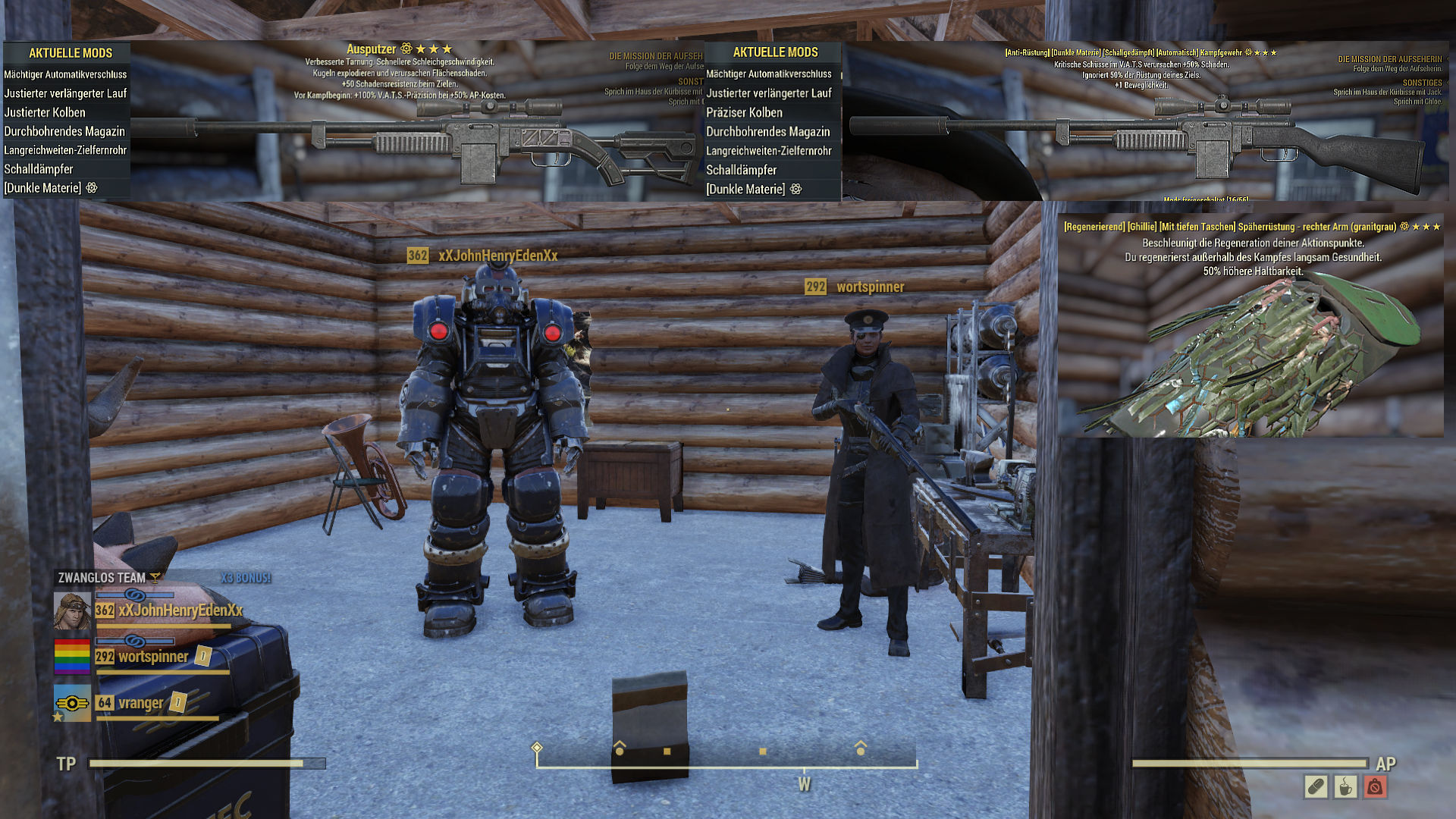
Task: Select vranger's Vault-Tec logo portrait
Action: (72, 703)
